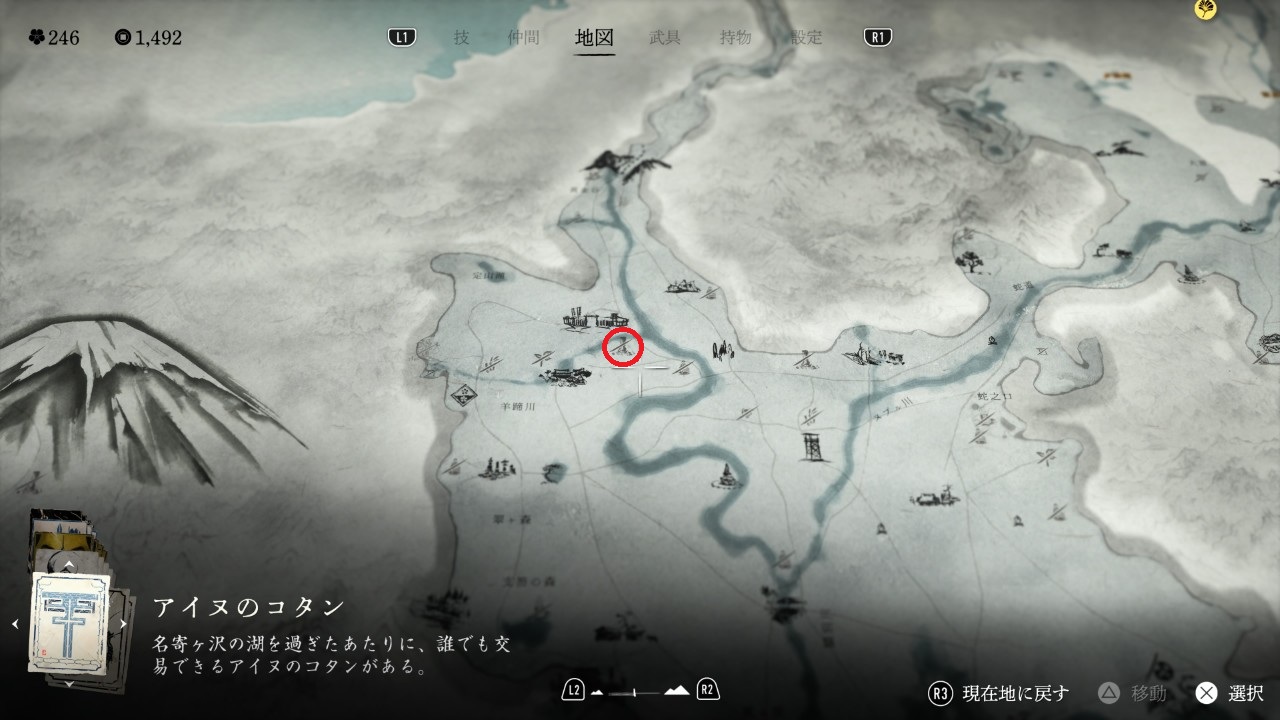Screen dimensions: 1280x720
Task: Select the red-circled map marker
Action: pyautogui.click(x=623, y=347)
